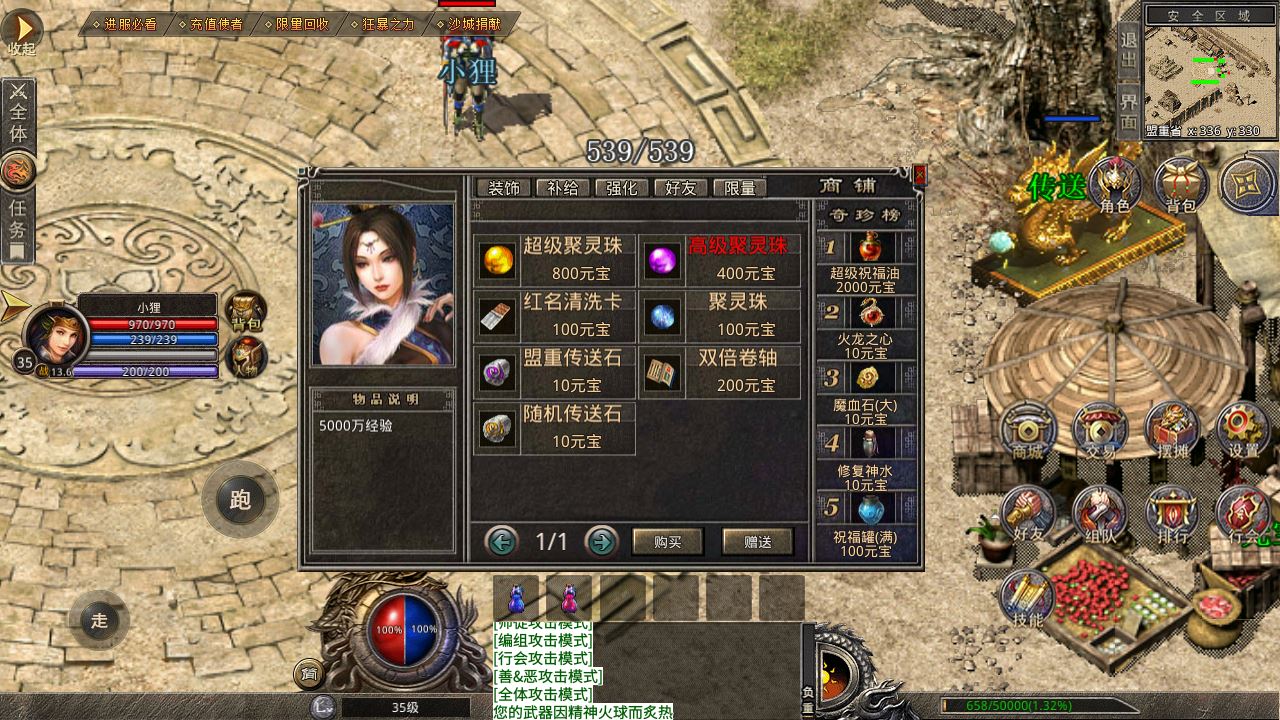Select the 强化 shop tab
The width and height of the screenshot is (1280, 720).
(622, 188)
